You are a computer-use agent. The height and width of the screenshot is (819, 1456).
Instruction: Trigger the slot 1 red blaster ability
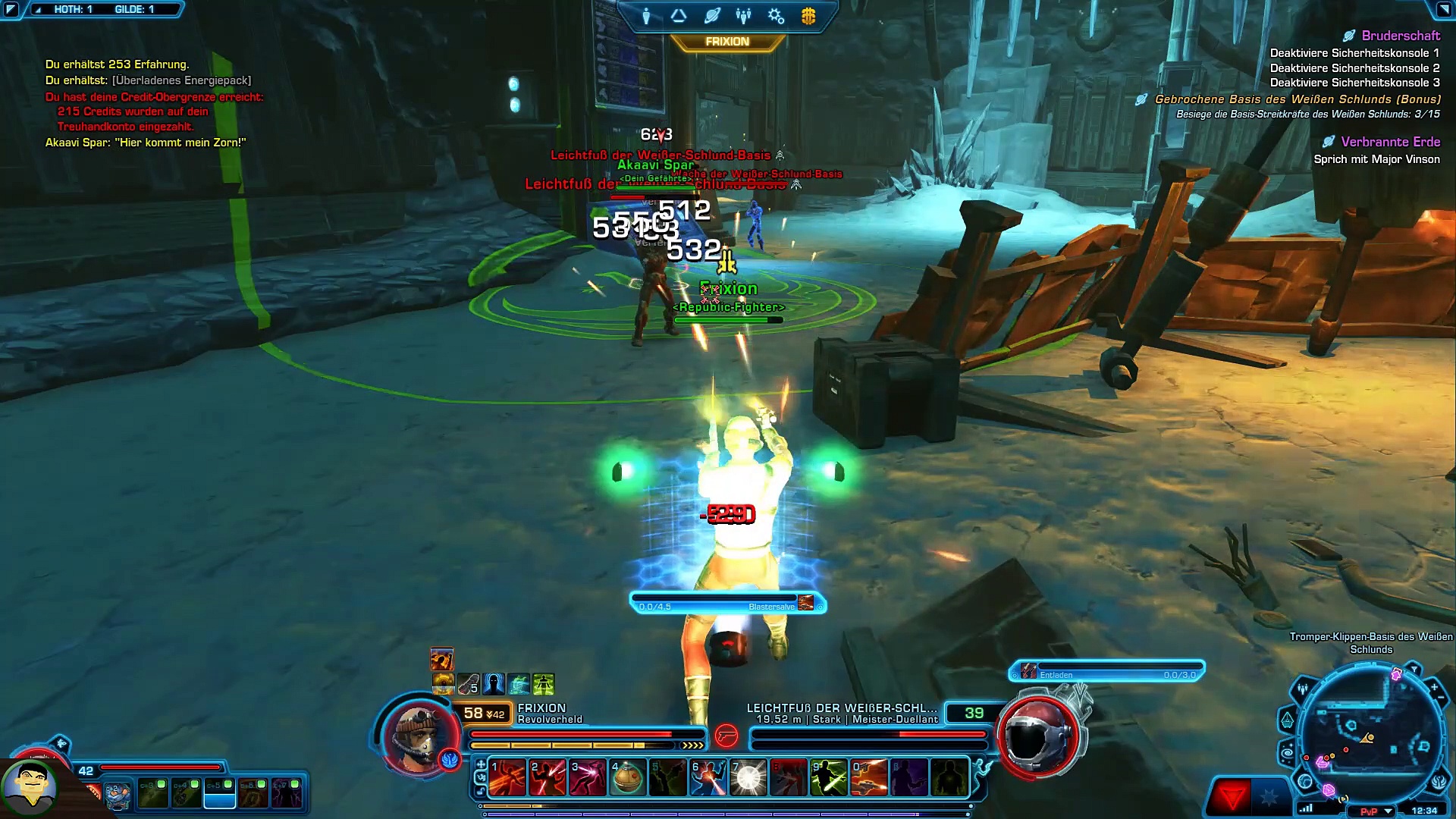pos(507,778)
